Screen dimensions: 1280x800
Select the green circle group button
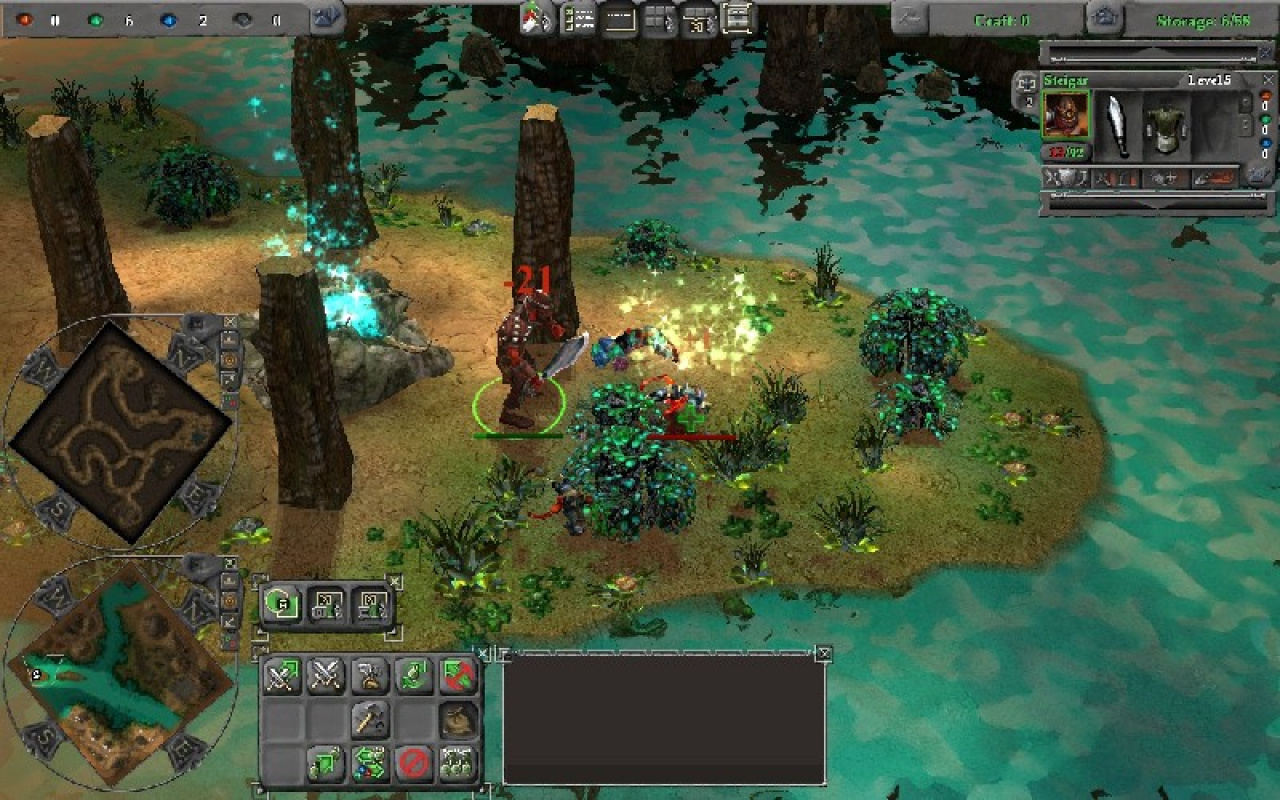click(x=281, y=604)
